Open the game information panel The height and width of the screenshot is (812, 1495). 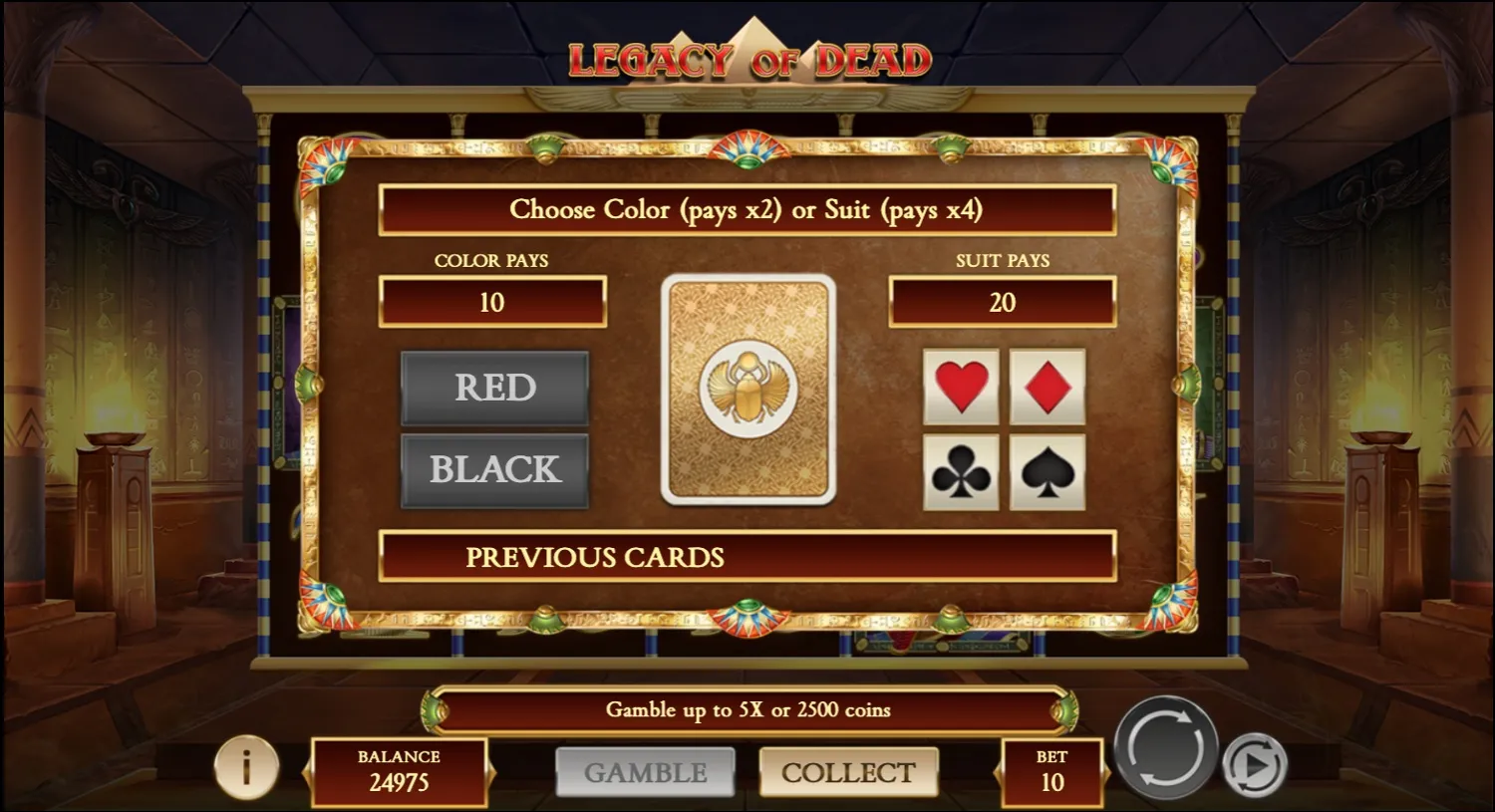245,767
